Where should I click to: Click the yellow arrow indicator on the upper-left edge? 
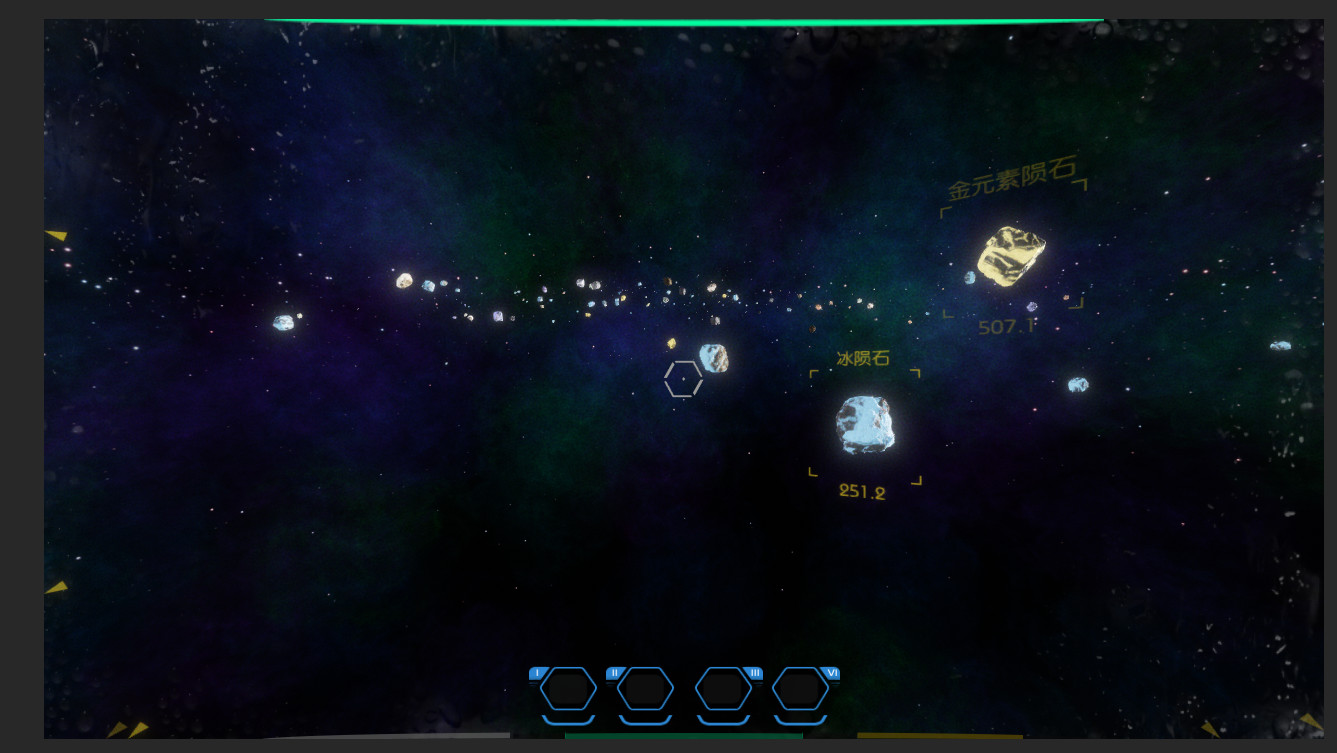tap(55, 235)
